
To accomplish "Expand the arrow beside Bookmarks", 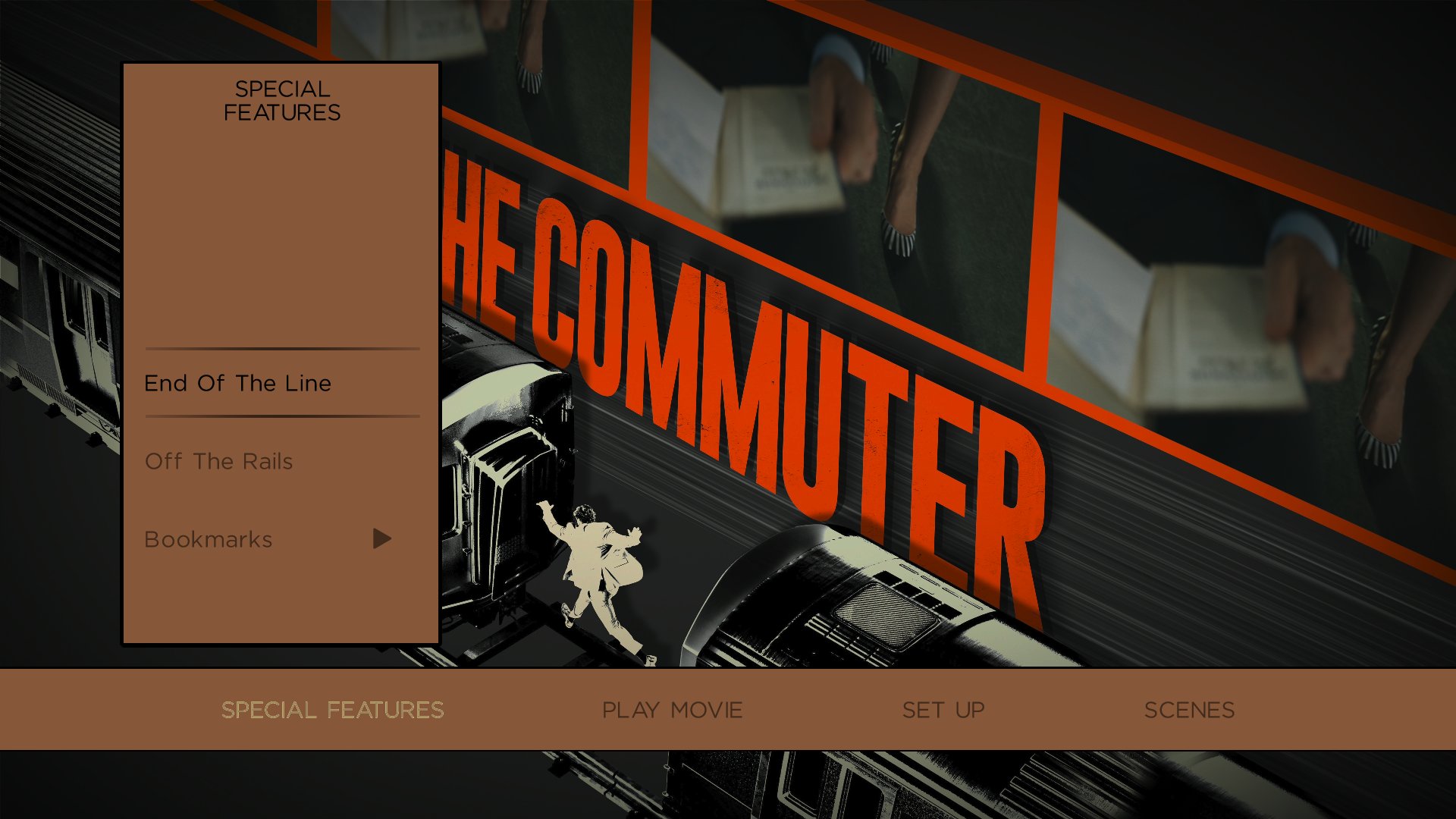I will 381,539.
